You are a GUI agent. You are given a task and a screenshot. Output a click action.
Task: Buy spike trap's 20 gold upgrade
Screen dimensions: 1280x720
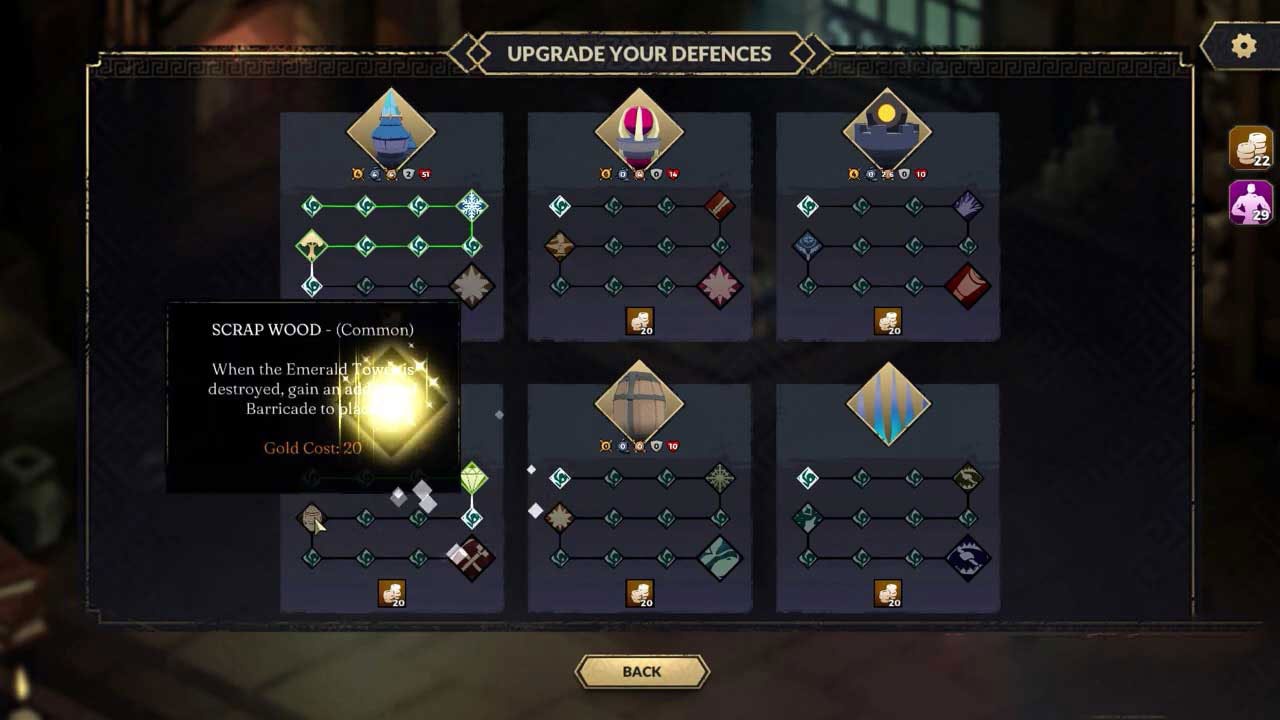click(888, 593)
